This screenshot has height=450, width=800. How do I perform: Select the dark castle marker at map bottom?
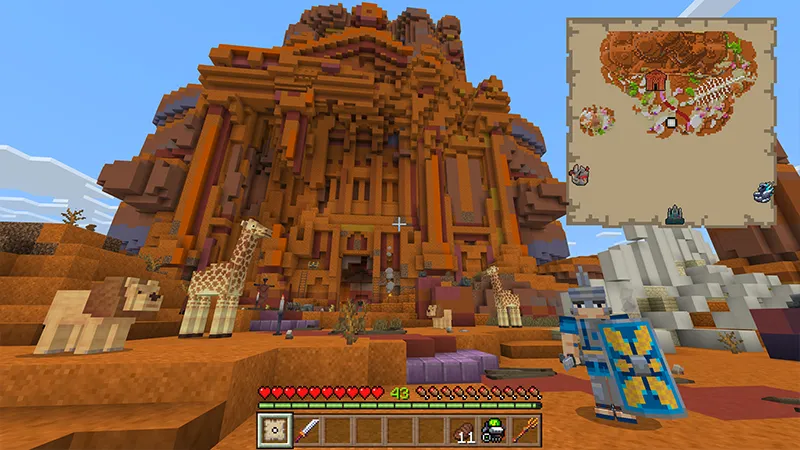(676, 212)
